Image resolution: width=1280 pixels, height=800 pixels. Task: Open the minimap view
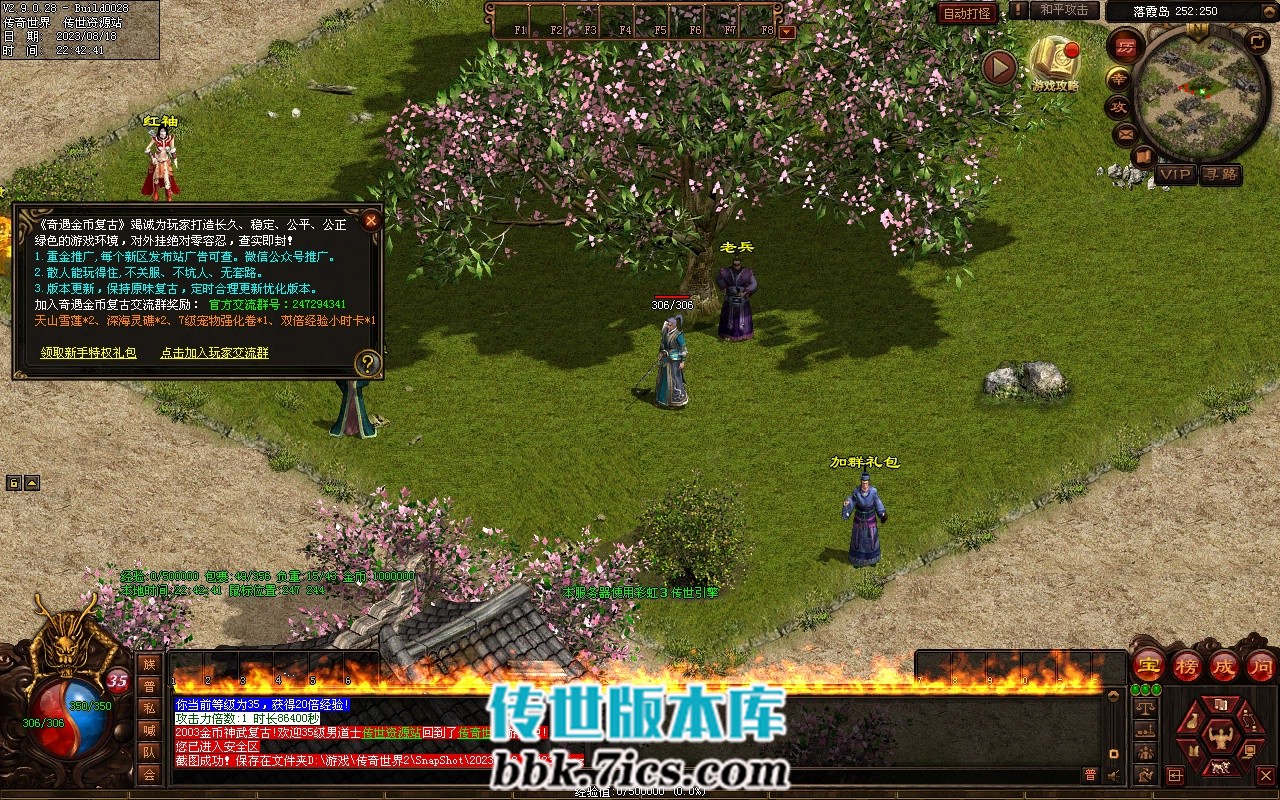point(1200,95)
